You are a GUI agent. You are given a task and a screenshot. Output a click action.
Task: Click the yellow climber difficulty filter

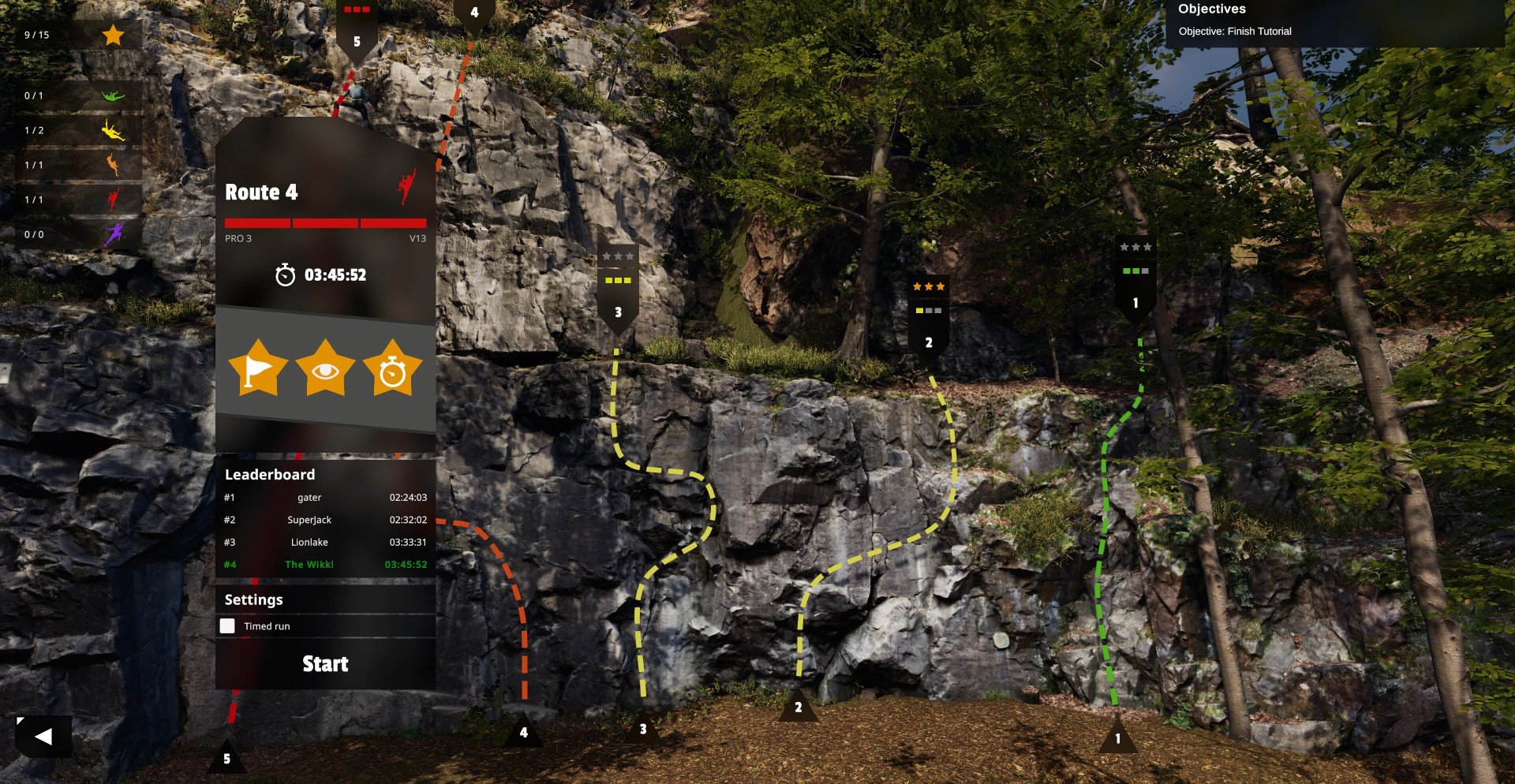[113, 130]
